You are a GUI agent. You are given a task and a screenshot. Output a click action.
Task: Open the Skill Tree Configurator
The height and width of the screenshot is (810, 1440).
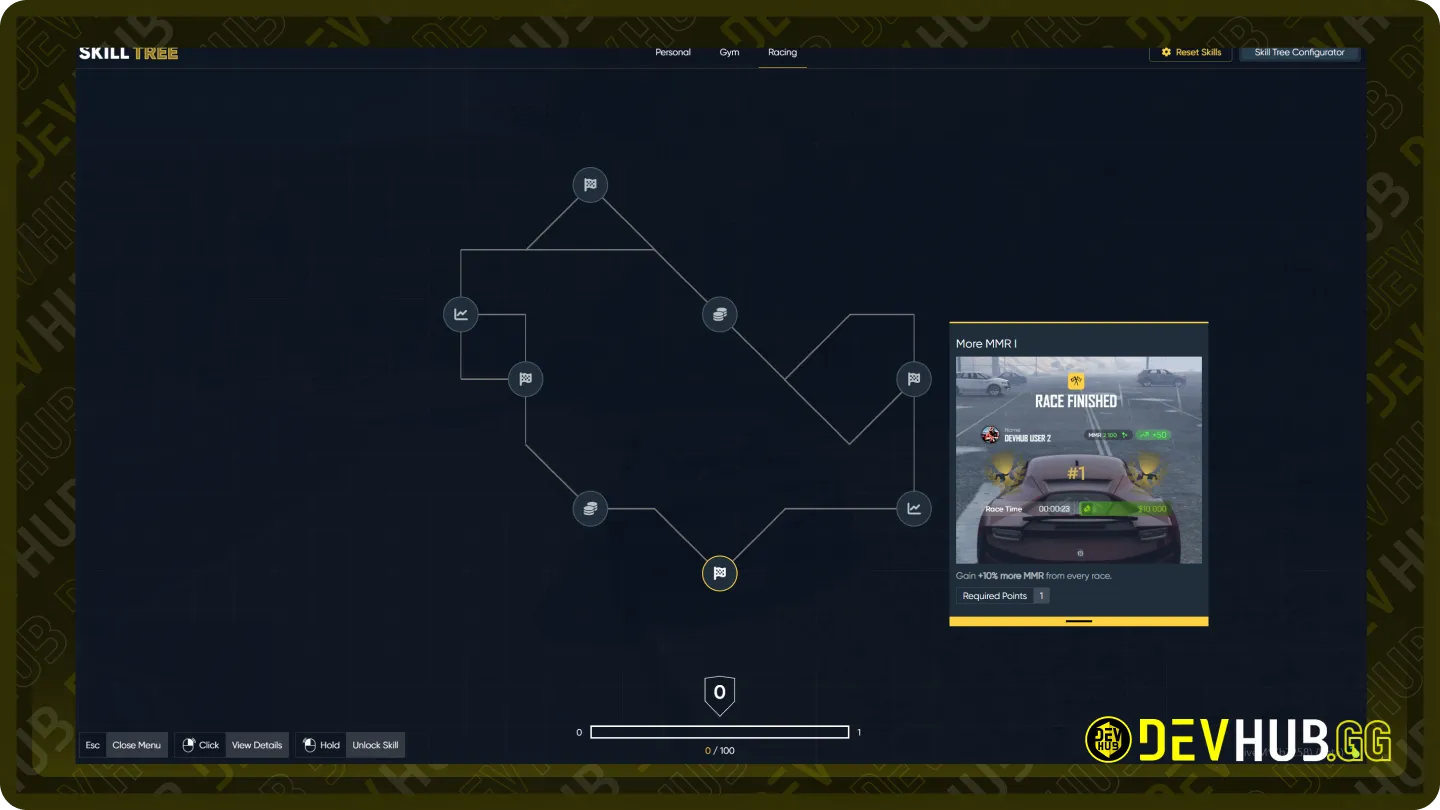click(x=1299, y=53)
